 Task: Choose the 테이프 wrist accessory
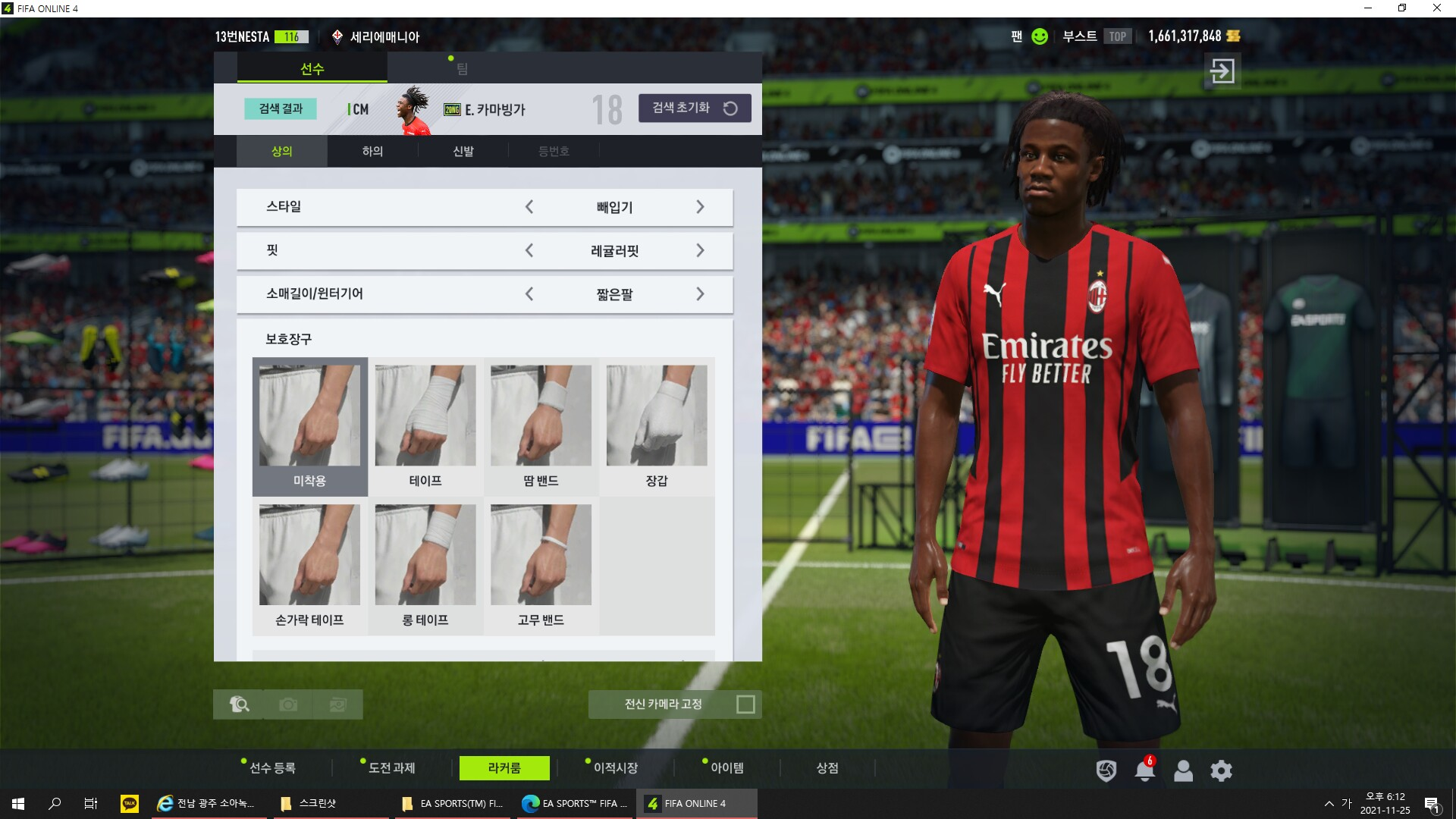(x=425, y=426)
